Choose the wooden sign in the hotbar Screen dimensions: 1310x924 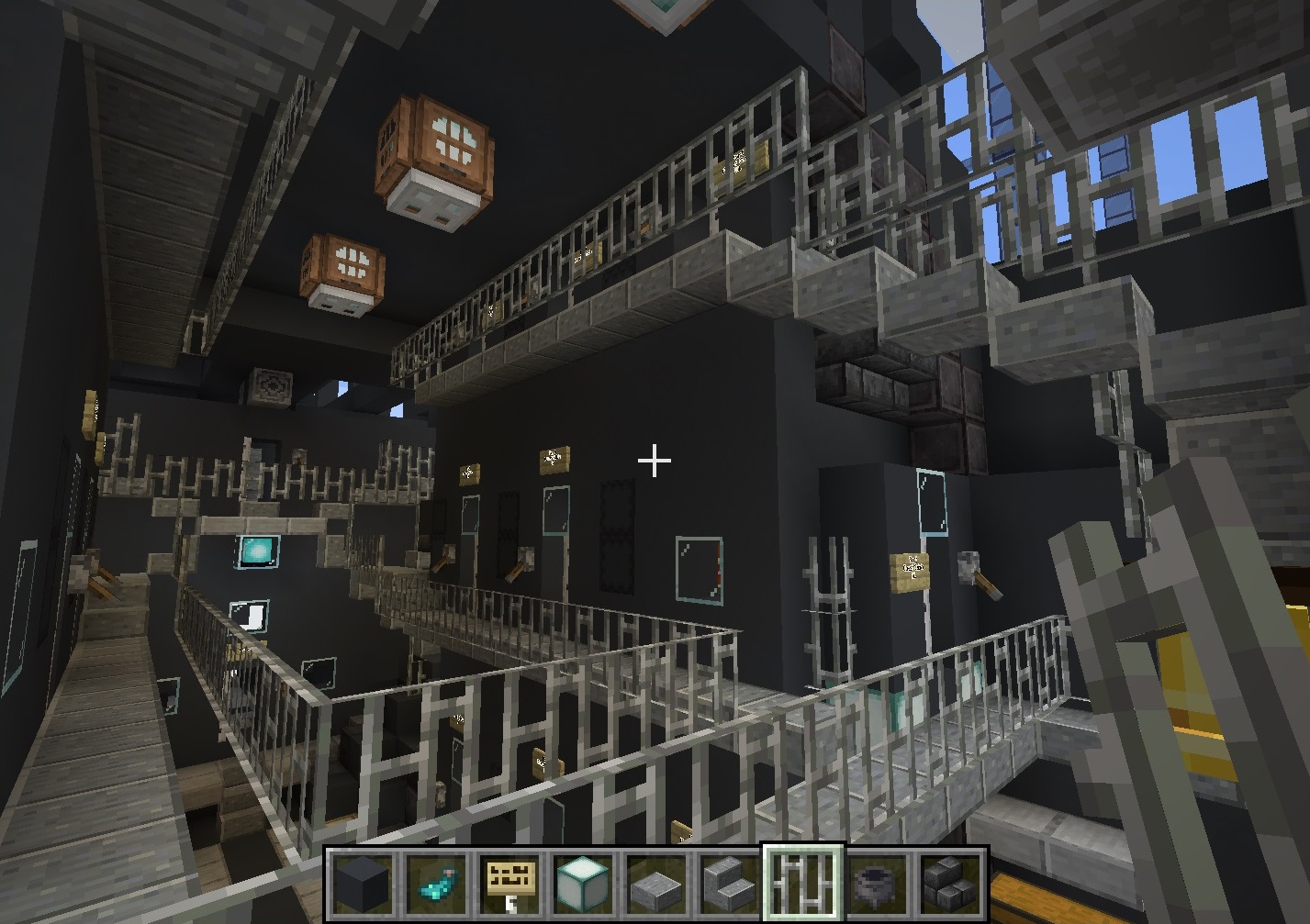tap(509, 884)
